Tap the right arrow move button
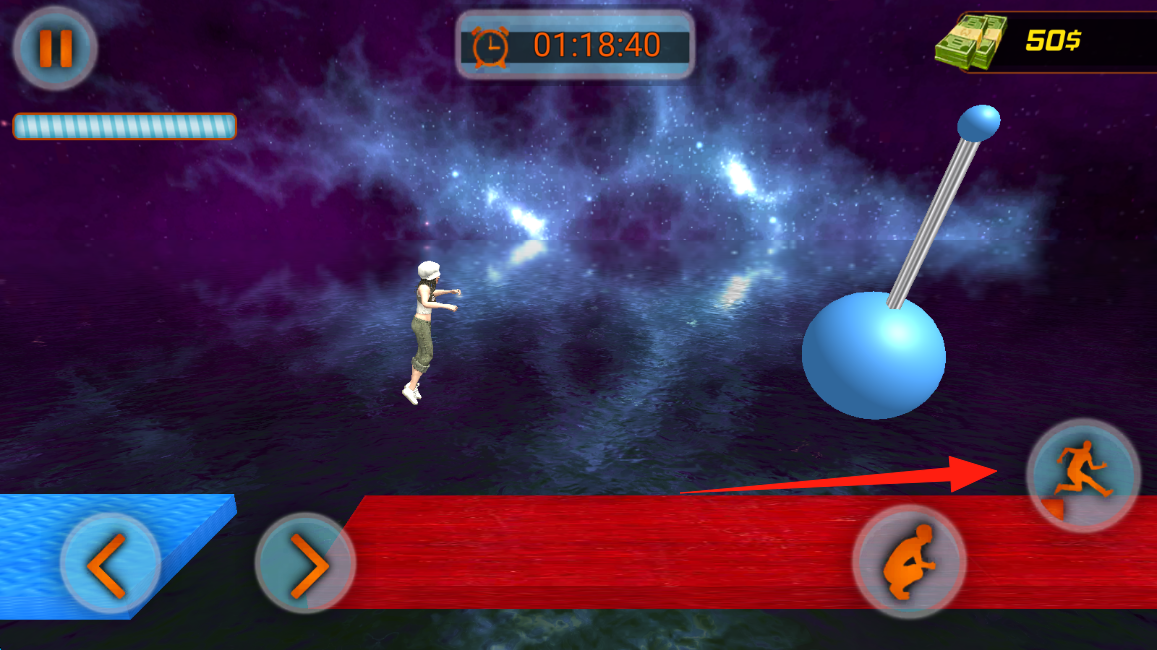The image size is (1157, 650). [305, 564]
